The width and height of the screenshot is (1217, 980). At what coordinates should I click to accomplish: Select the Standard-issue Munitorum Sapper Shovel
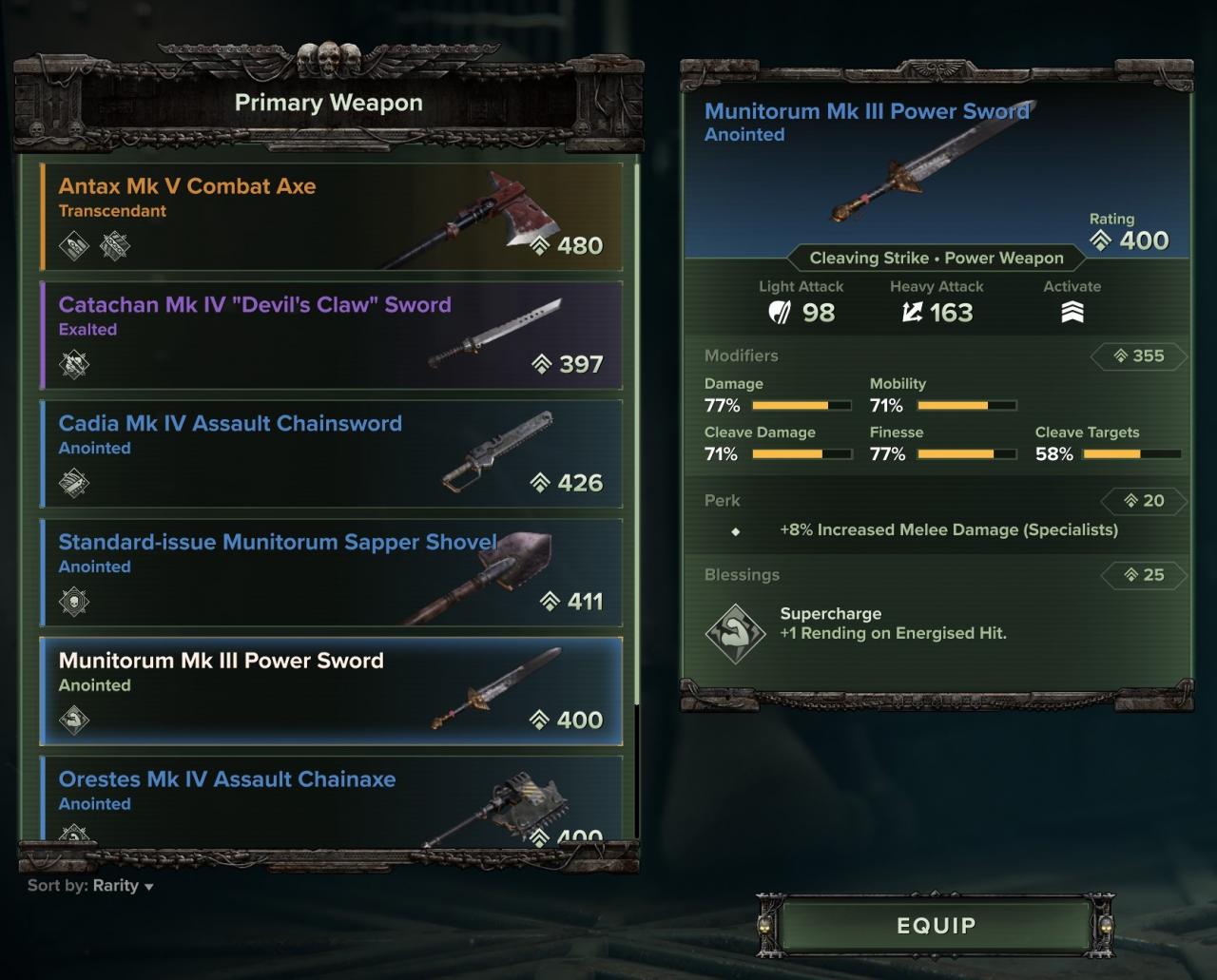(x=331, y=572)
